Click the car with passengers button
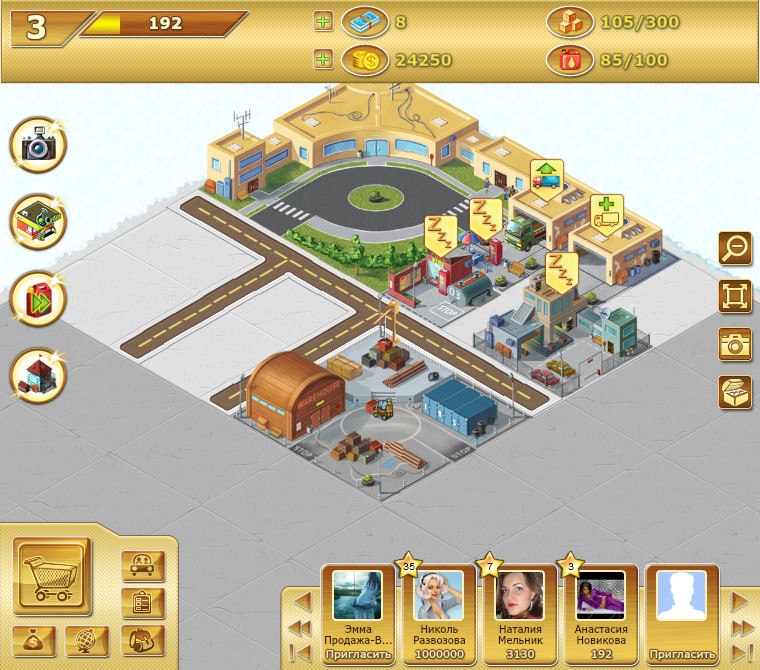The height and width of the screenshot is (670, 760). pyautogui.click(x=142, y=566)
